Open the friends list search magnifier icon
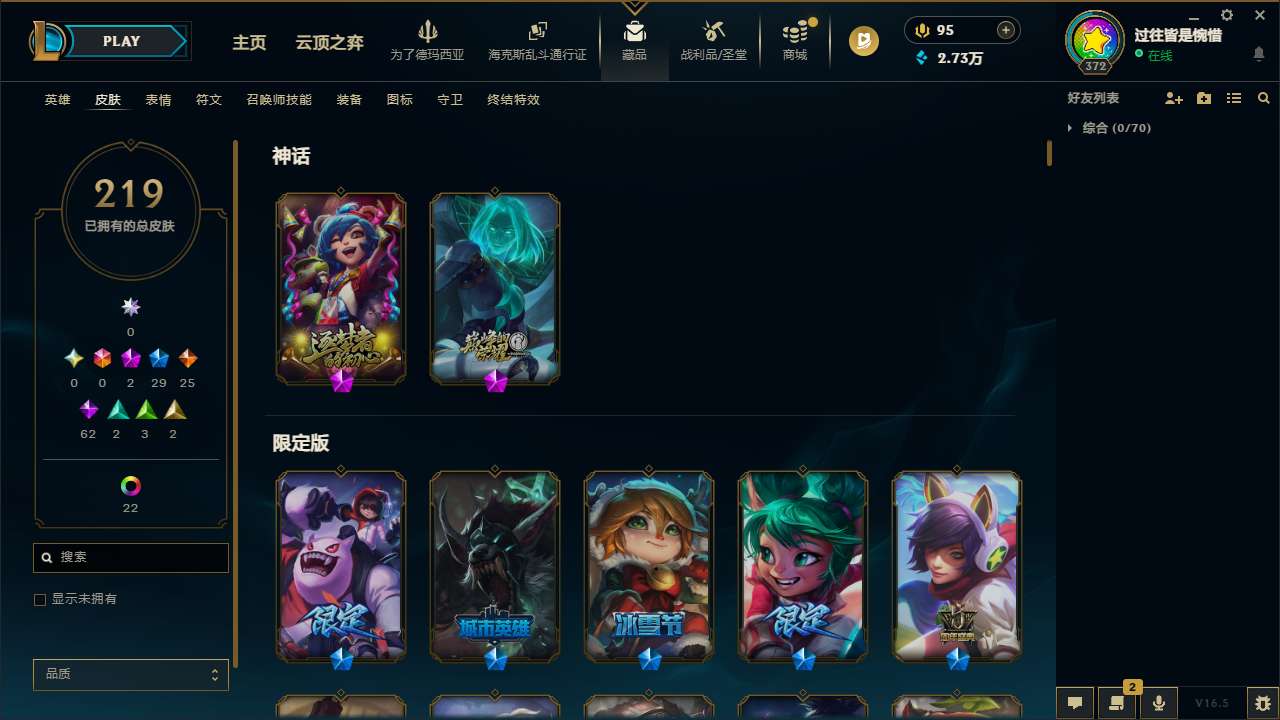Screen dimensions: 1280x720 [x=1264, y=98]
